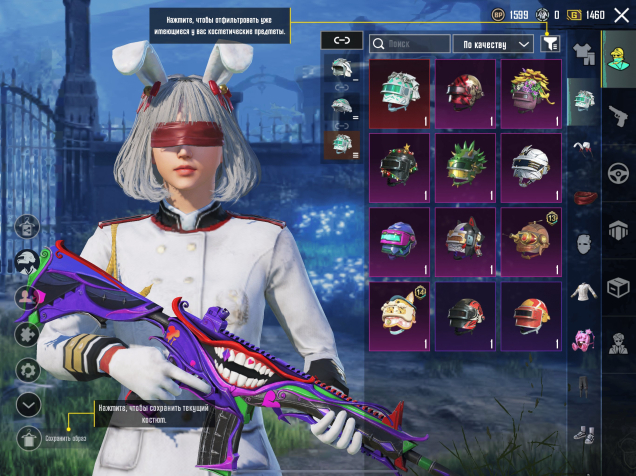Select the teal visor helmet skin
This screenshot has width=636, height=476.
coord(399,93)
